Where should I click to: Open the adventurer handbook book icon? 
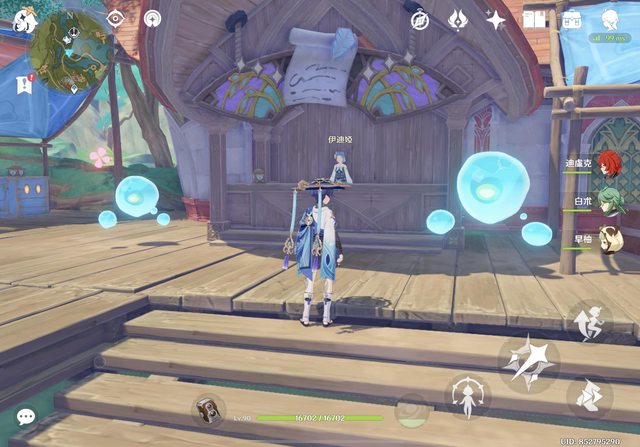534,20
